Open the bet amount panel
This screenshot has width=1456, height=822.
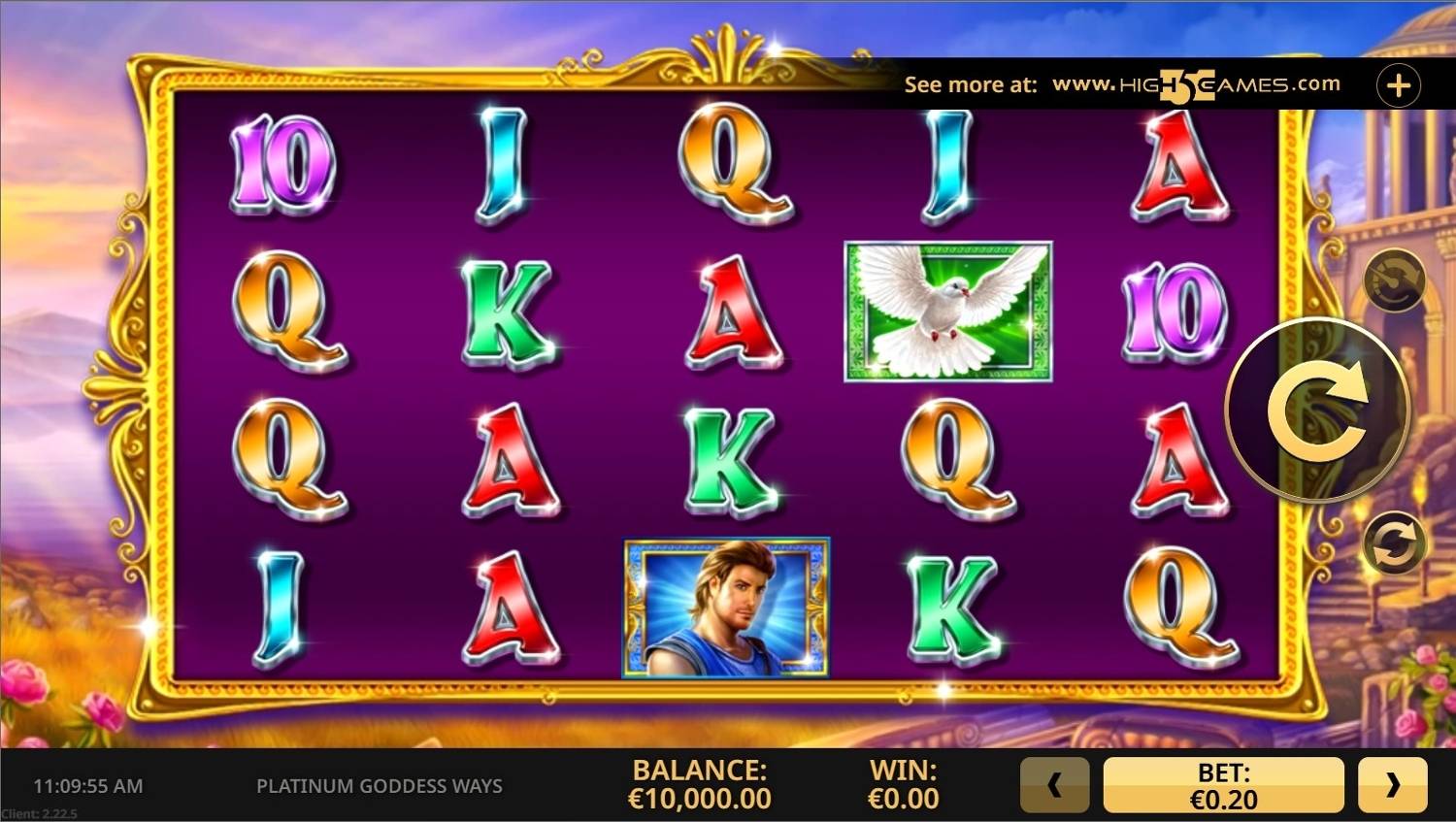click(1223, 784)
